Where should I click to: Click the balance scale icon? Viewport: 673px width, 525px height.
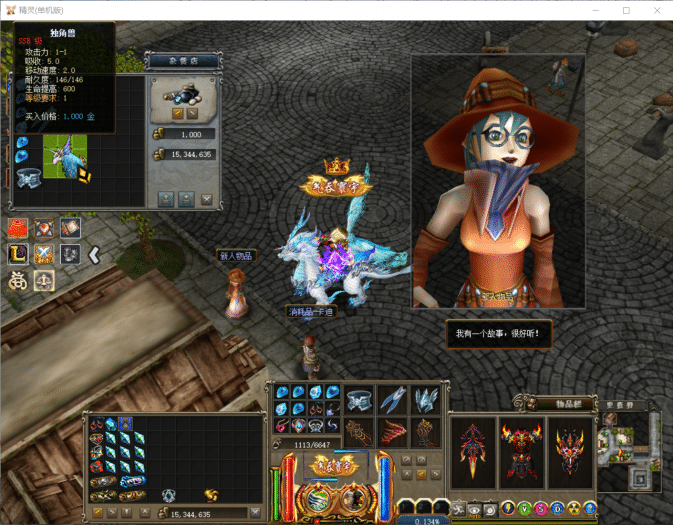(x=44, y=281)
